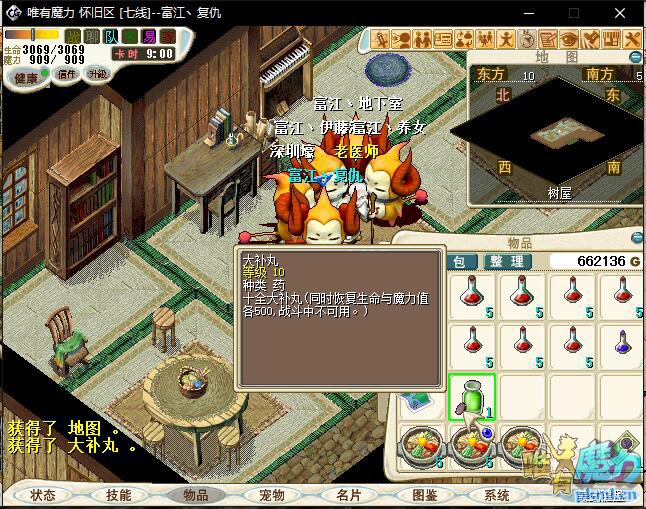
Task: Close the game window
Action: (622, 14)
